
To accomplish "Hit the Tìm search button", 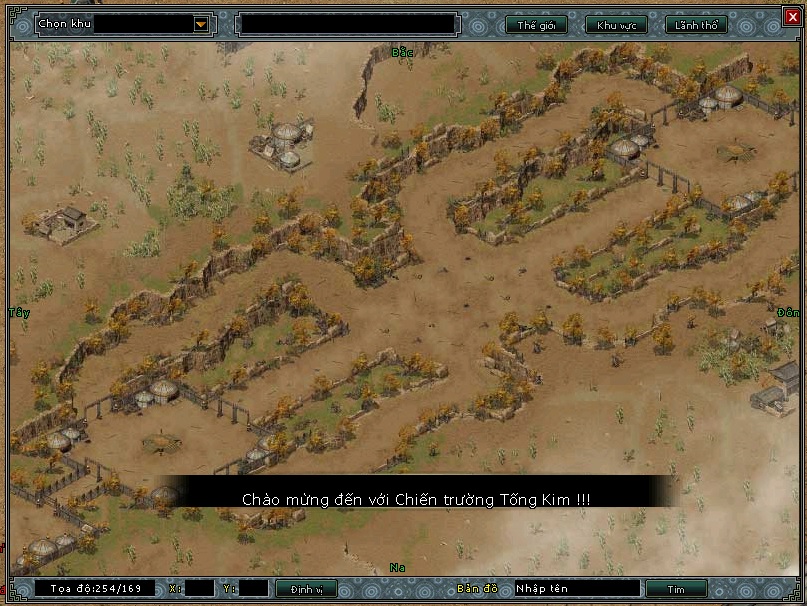I will tap(676, 589).
